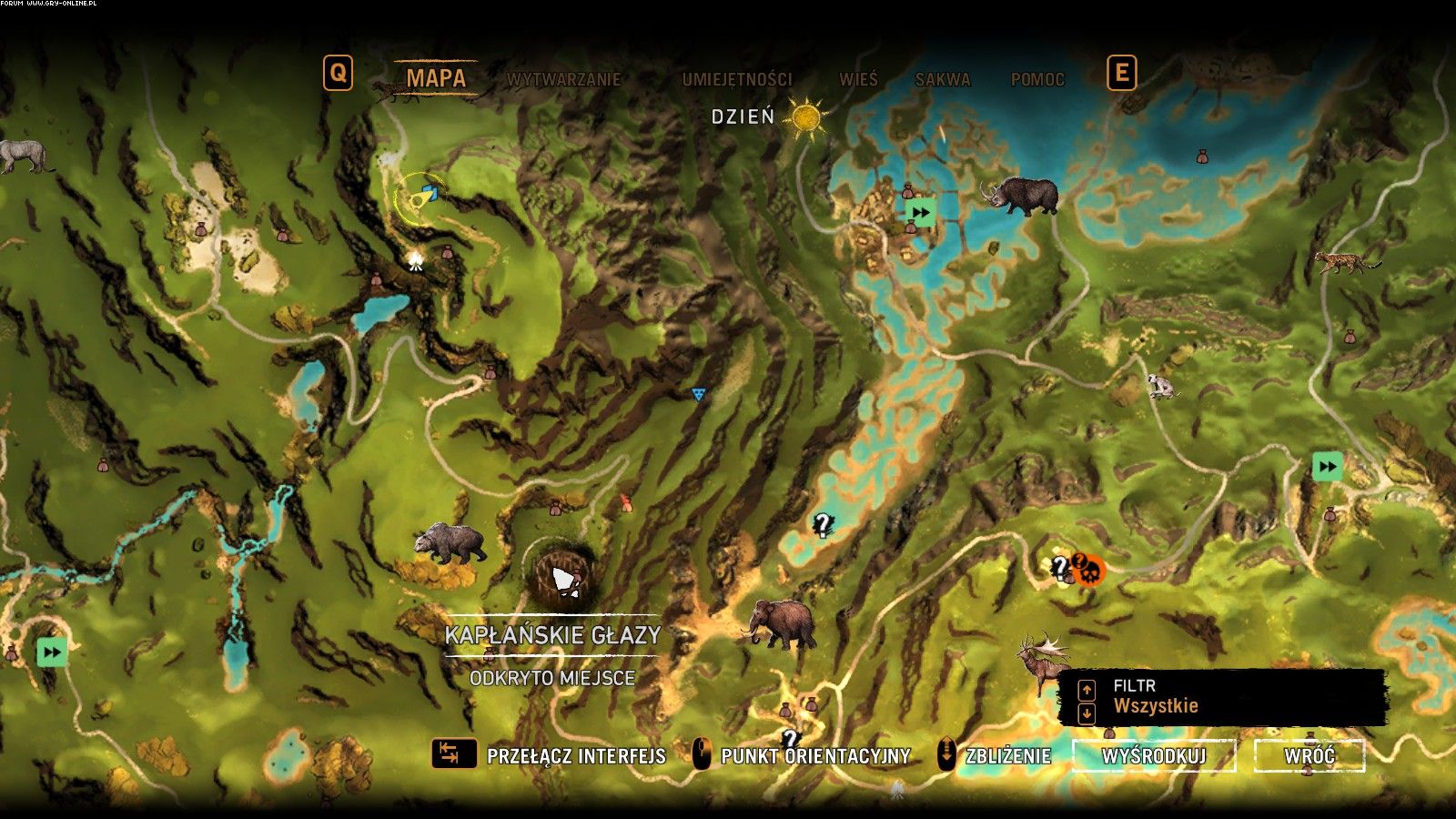The height and width of the screenshot is (819, 1456).
Task: Open the Pomoc tab
Action: pyautogui.click(x=1037, y=79)
